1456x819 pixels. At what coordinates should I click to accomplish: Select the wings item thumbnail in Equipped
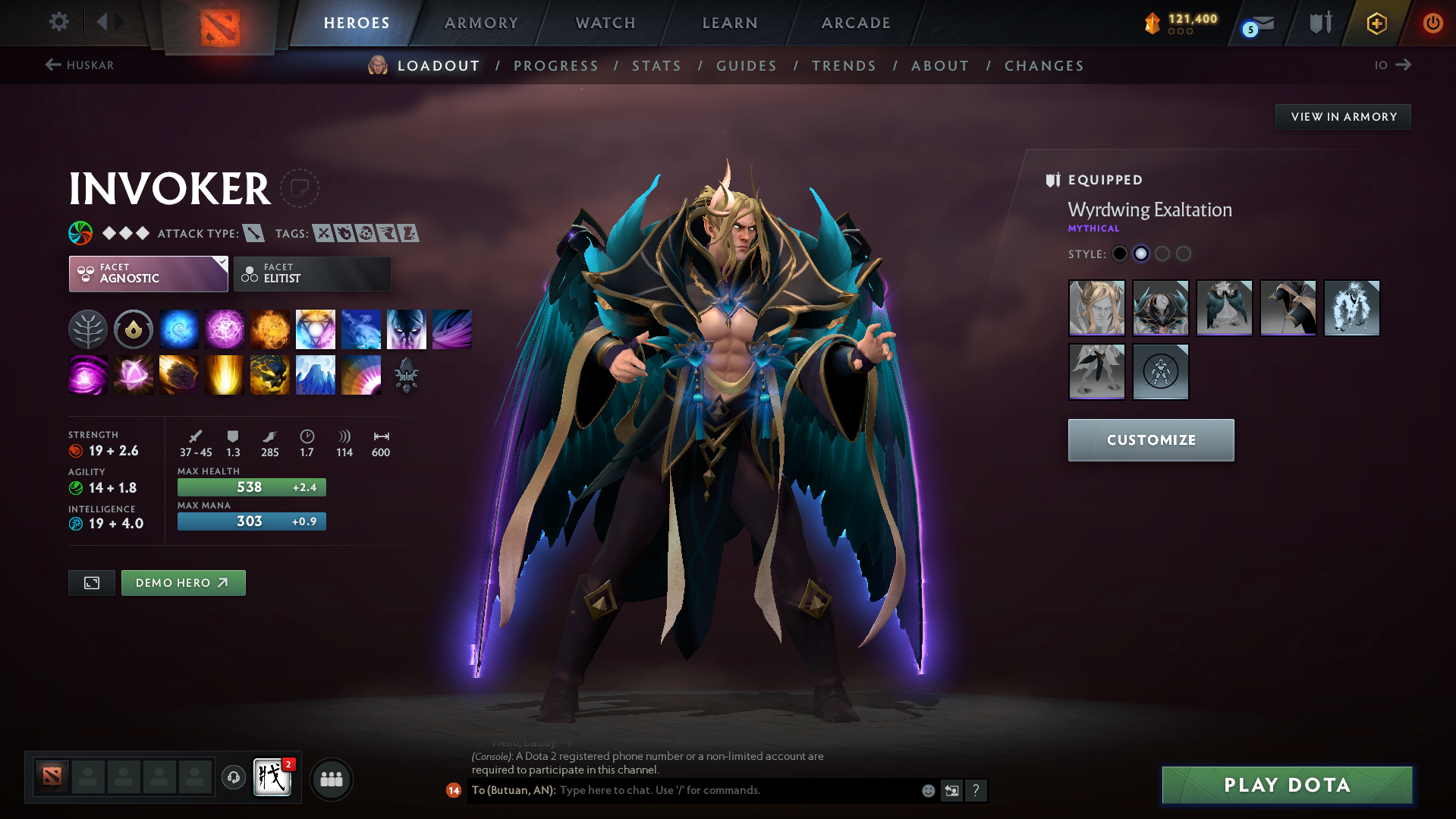[x=1224, y=308]
